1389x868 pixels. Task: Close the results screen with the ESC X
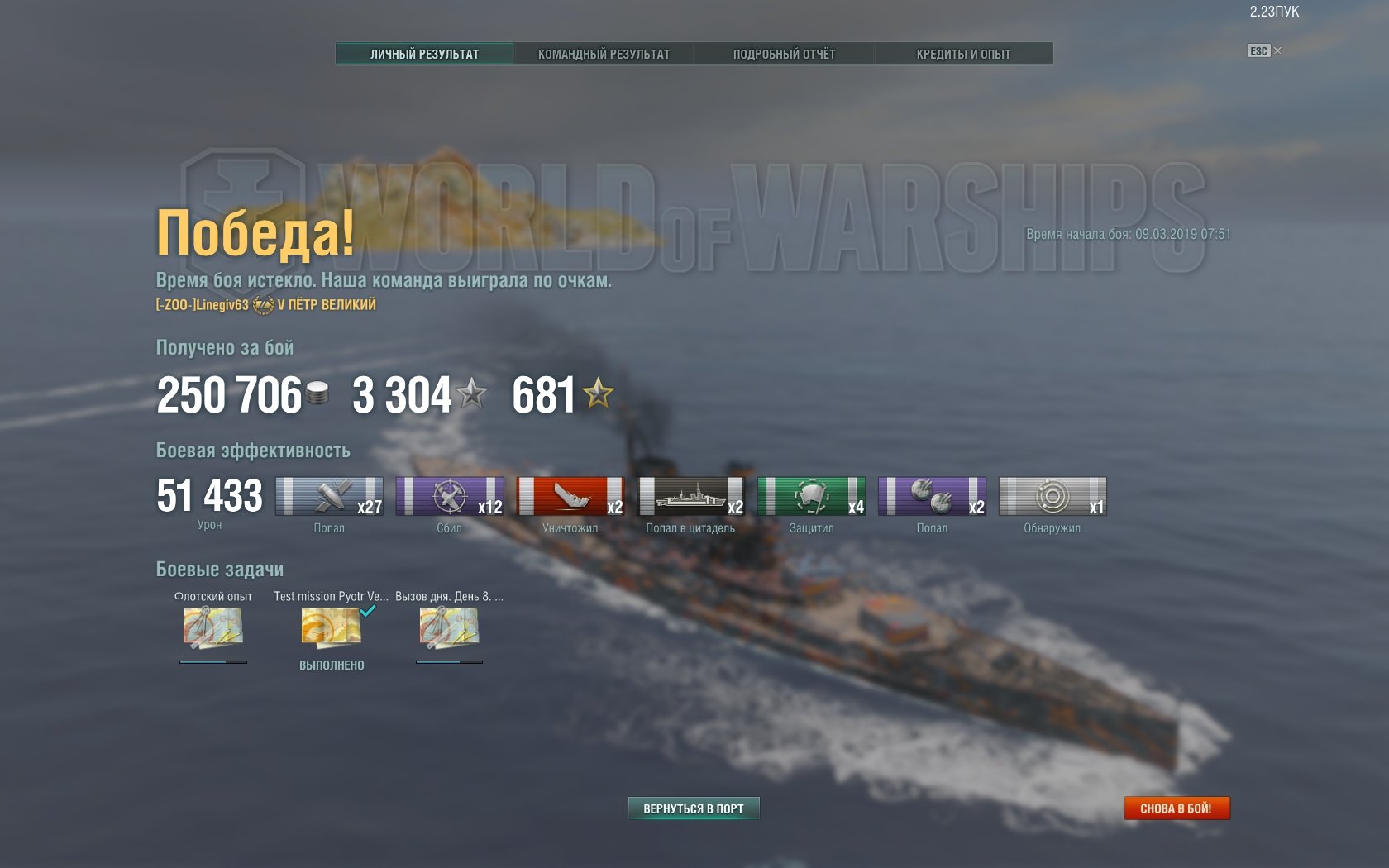[x=1277, y=51]
